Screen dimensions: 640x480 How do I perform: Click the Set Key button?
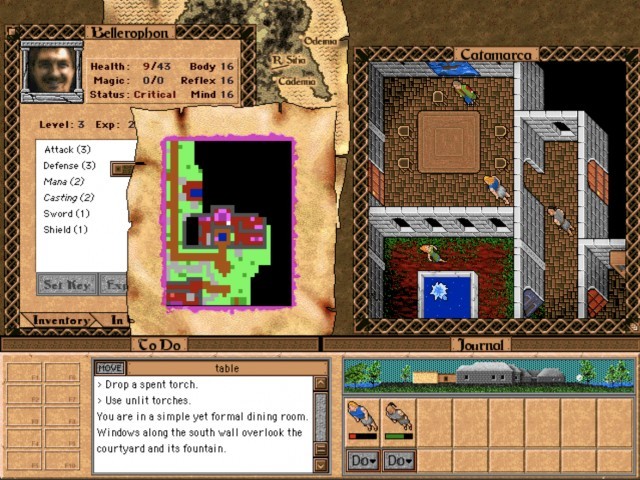(66, 285)
